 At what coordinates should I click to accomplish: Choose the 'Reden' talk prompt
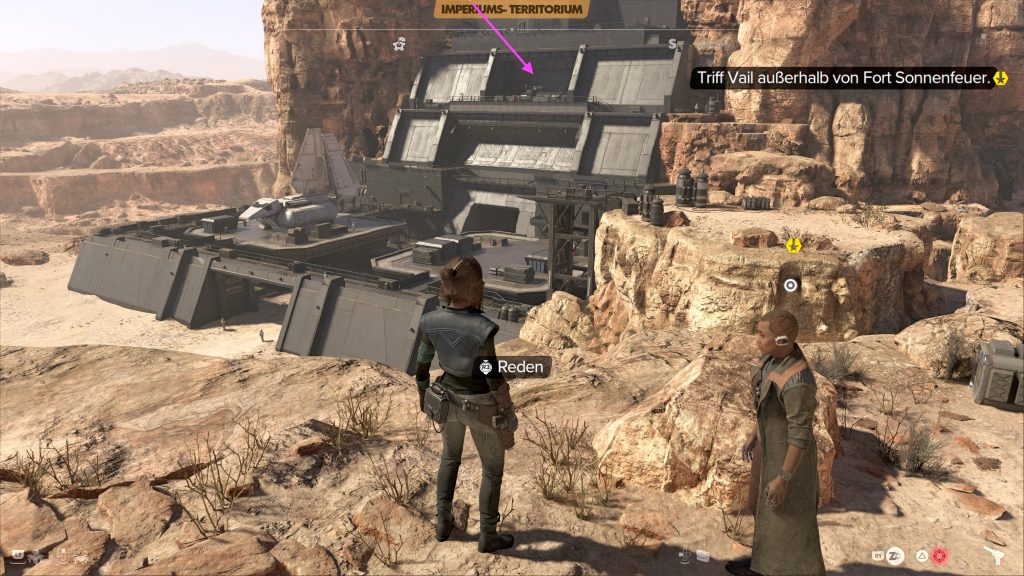coord(513,367)
